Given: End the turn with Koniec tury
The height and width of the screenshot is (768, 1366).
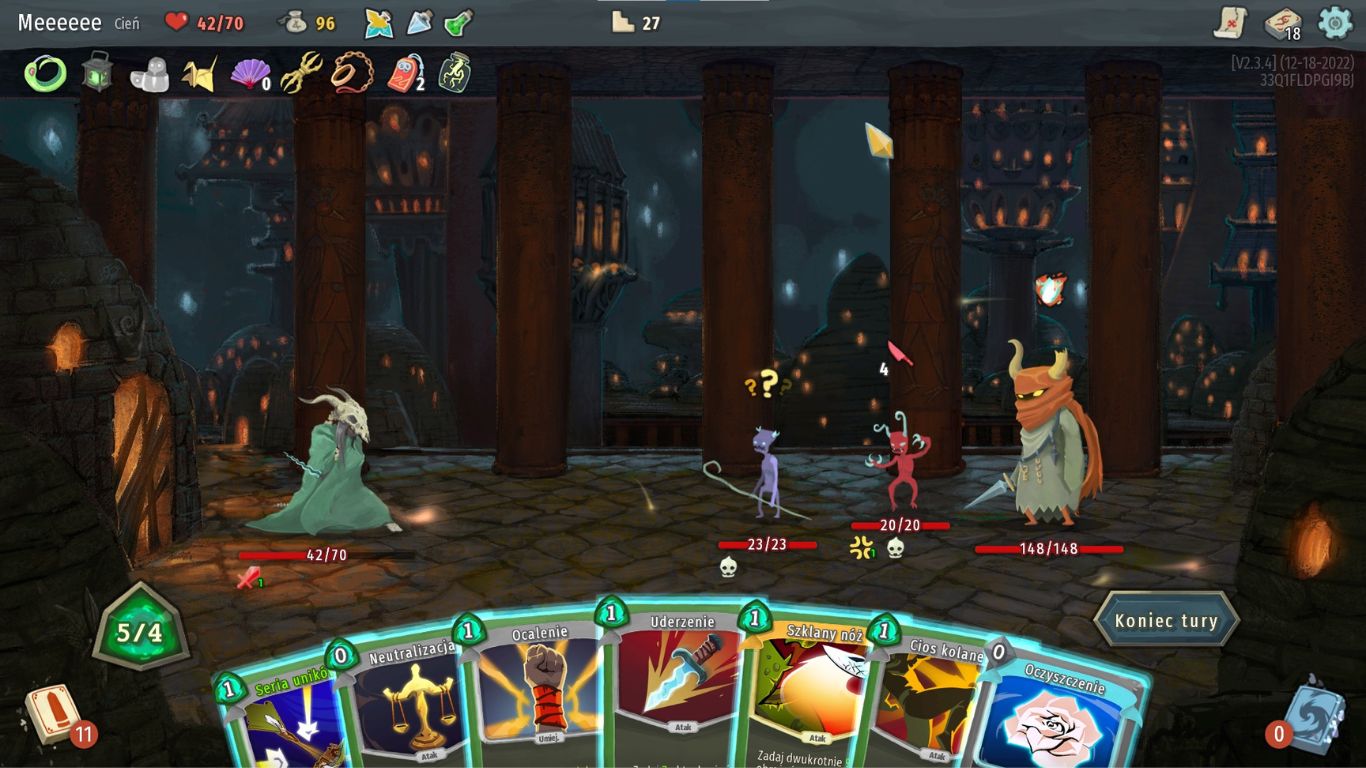Looking at the screenshot, I should click(1166, 621).
